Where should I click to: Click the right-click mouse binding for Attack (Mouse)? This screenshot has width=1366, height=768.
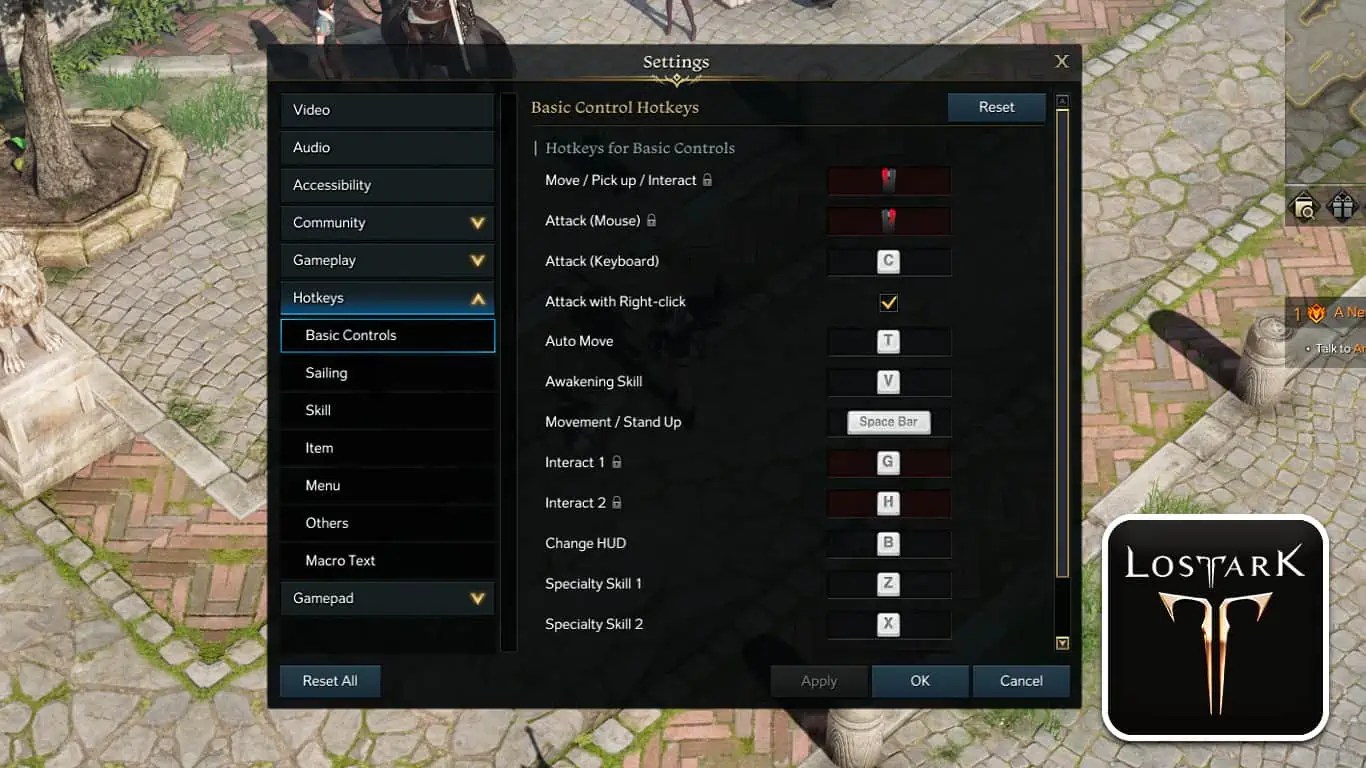888,220
